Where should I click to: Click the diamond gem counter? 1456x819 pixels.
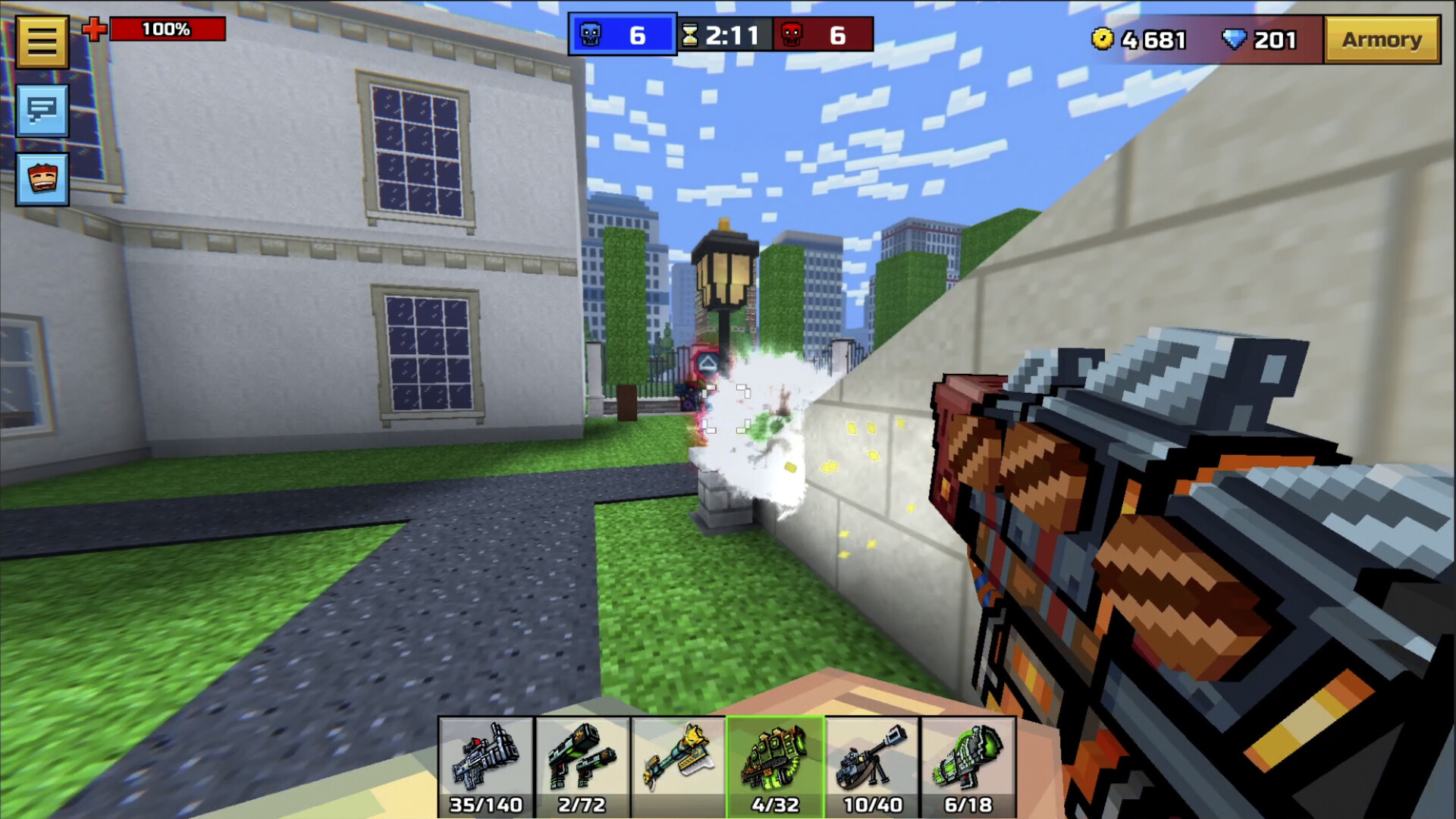[x=1260, y=40]
